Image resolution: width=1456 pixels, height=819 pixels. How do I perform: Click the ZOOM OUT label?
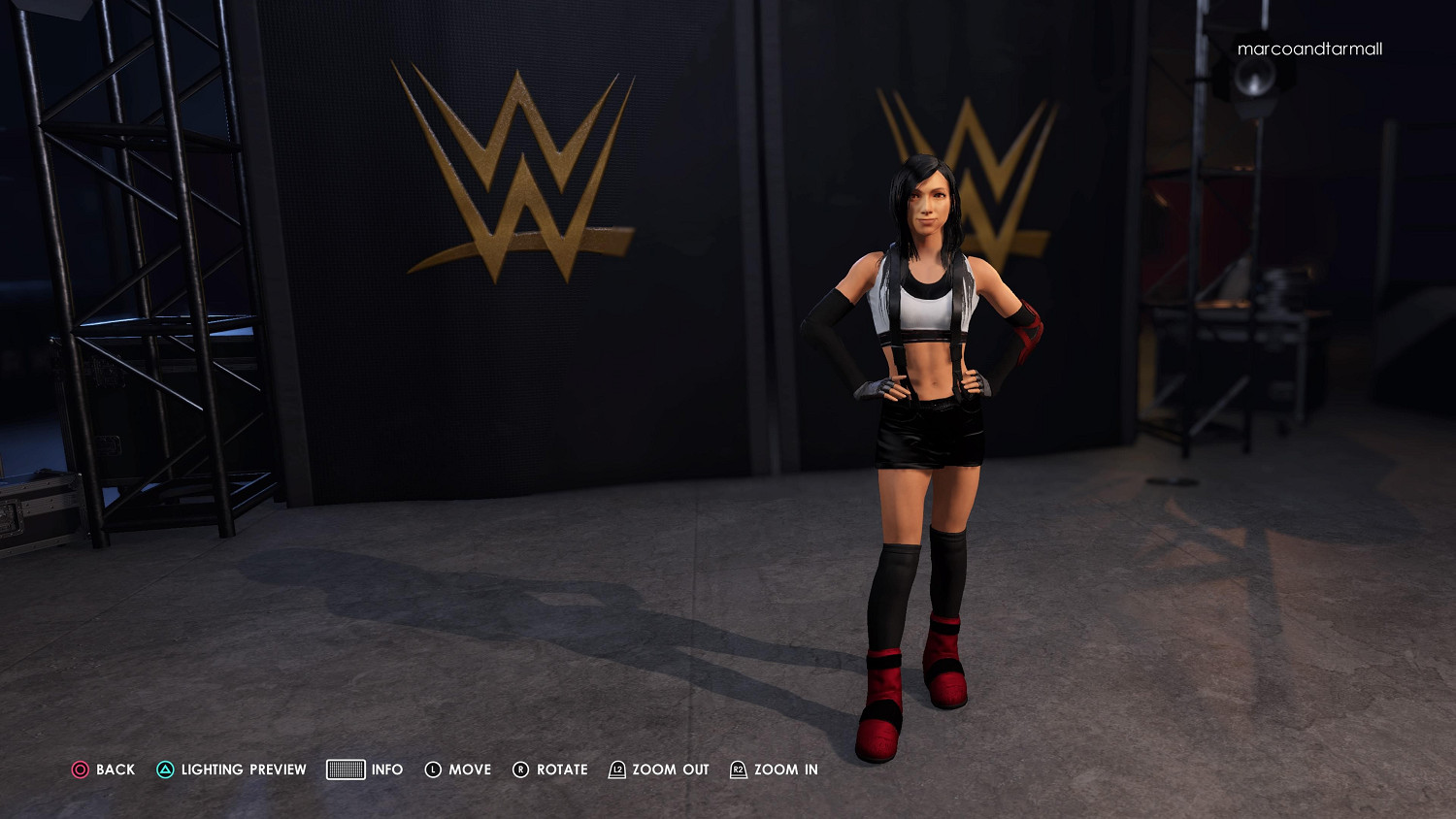(x=670, y=770)
